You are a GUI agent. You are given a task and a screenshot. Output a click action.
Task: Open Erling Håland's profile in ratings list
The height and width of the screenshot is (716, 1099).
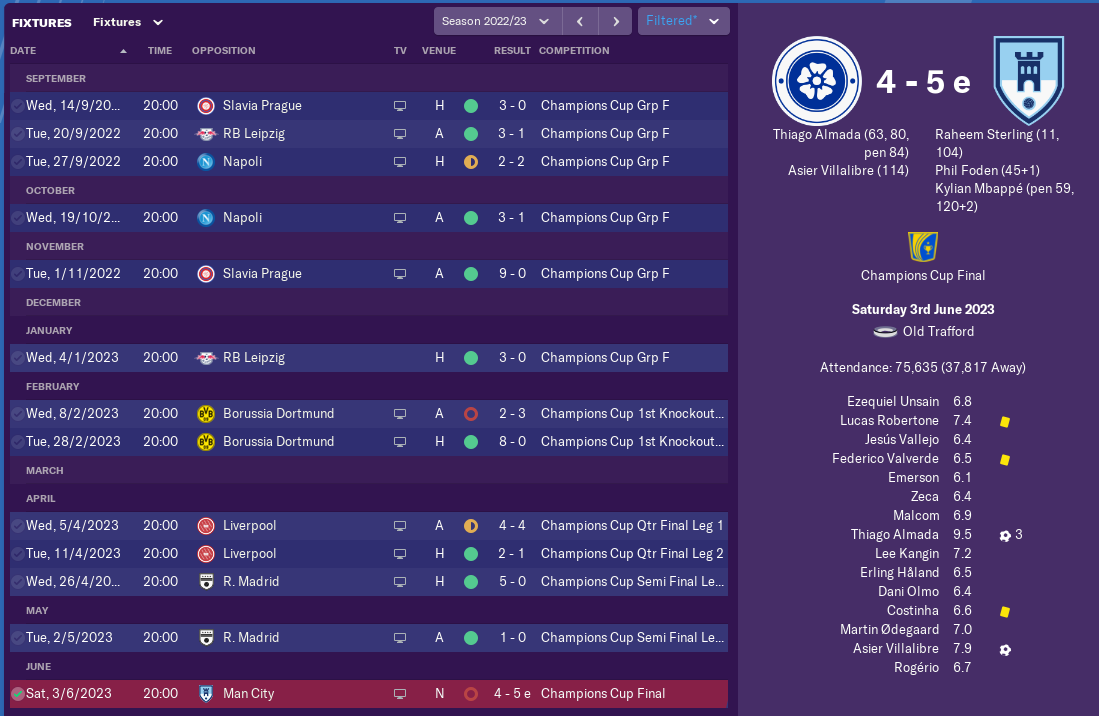point(900,573)
